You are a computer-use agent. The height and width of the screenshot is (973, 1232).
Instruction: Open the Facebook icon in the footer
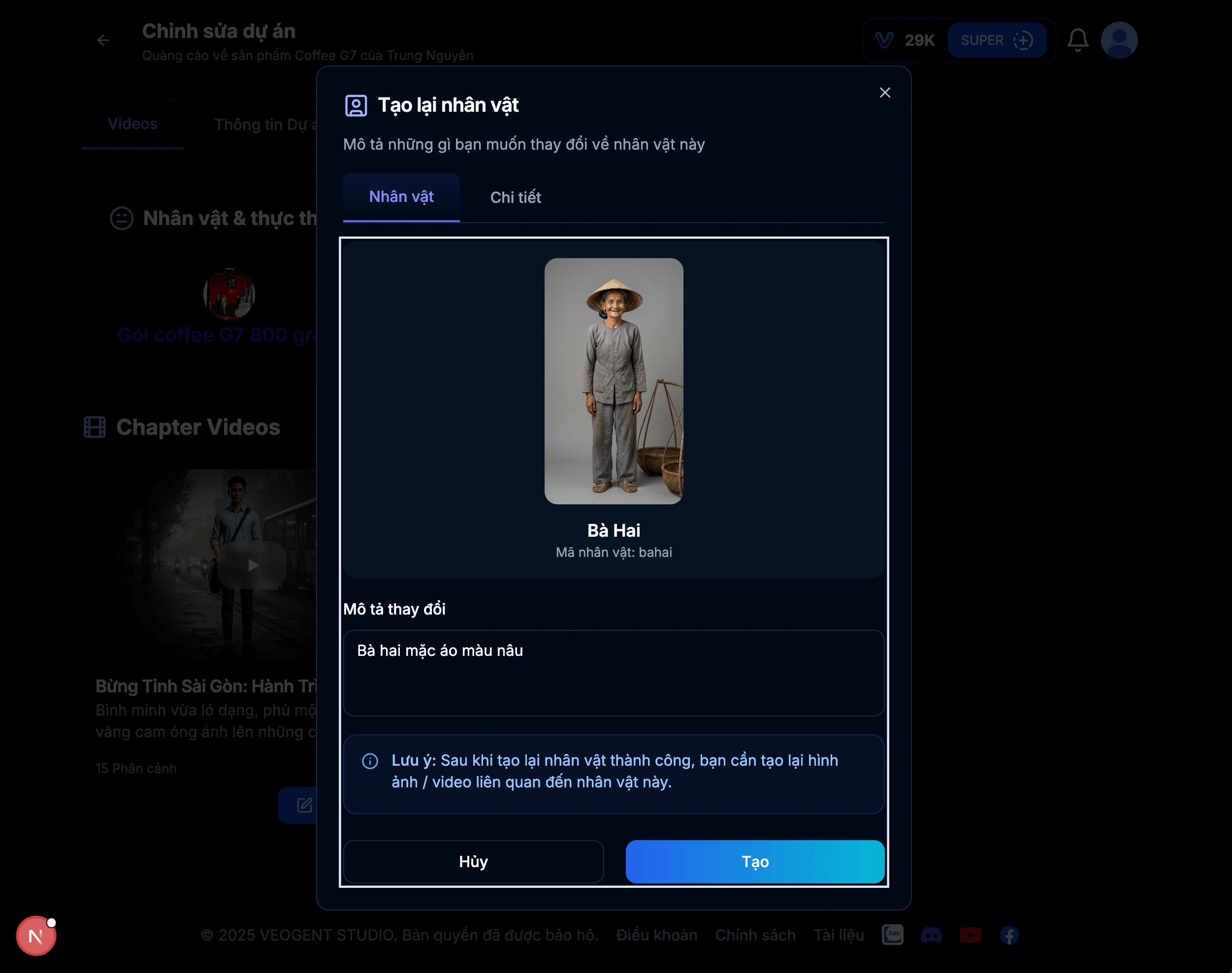pos(1010,935)
